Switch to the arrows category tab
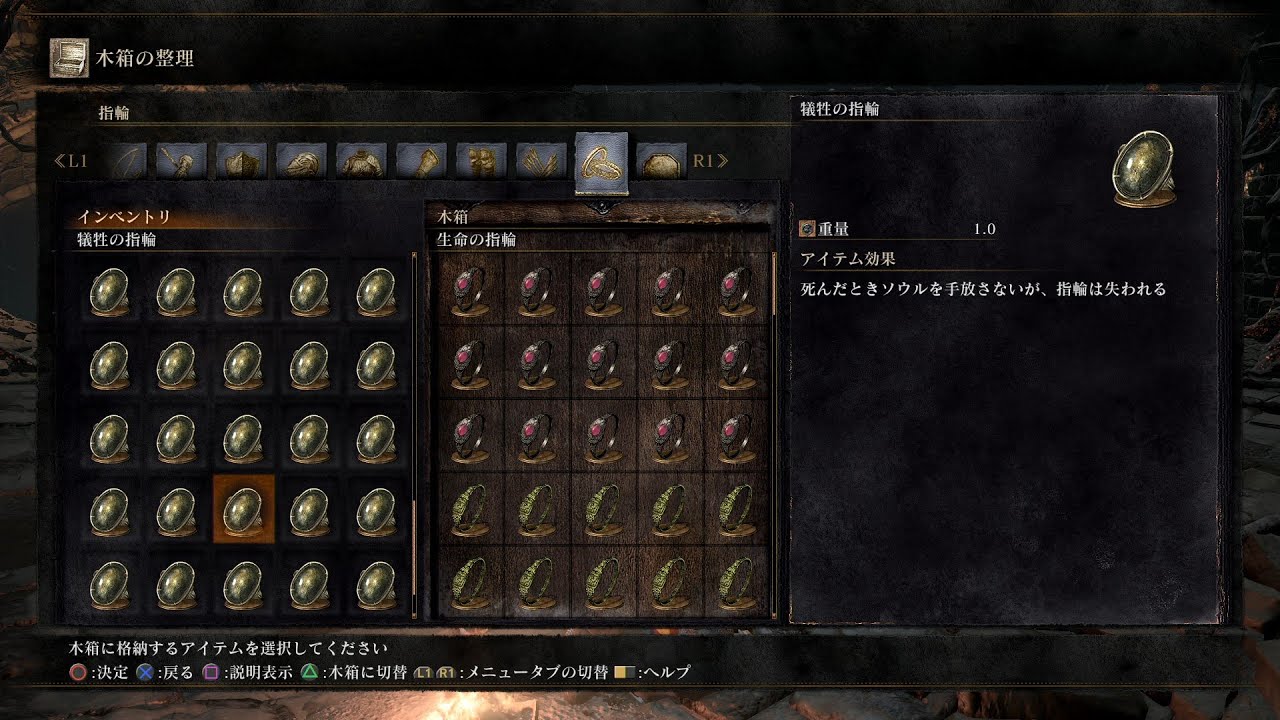The width and height of the screenshot is (1280, 720). pos(542,160)
